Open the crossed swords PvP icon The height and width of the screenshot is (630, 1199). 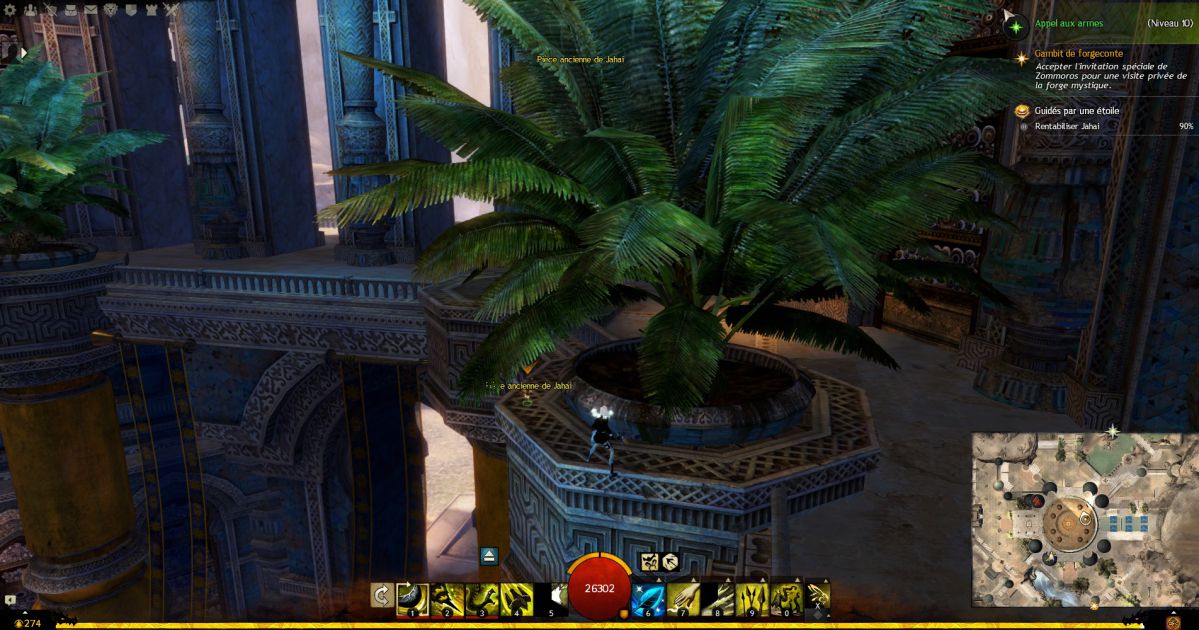[x=171, y=10]
